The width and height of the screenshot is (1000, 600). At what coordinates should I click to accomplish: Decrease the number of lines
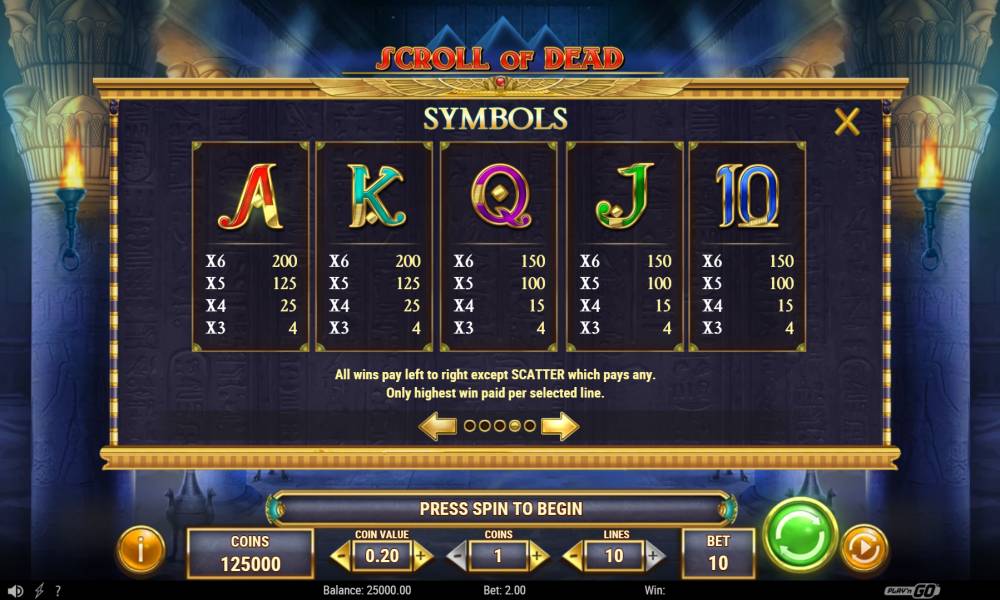tap(575, 555)
